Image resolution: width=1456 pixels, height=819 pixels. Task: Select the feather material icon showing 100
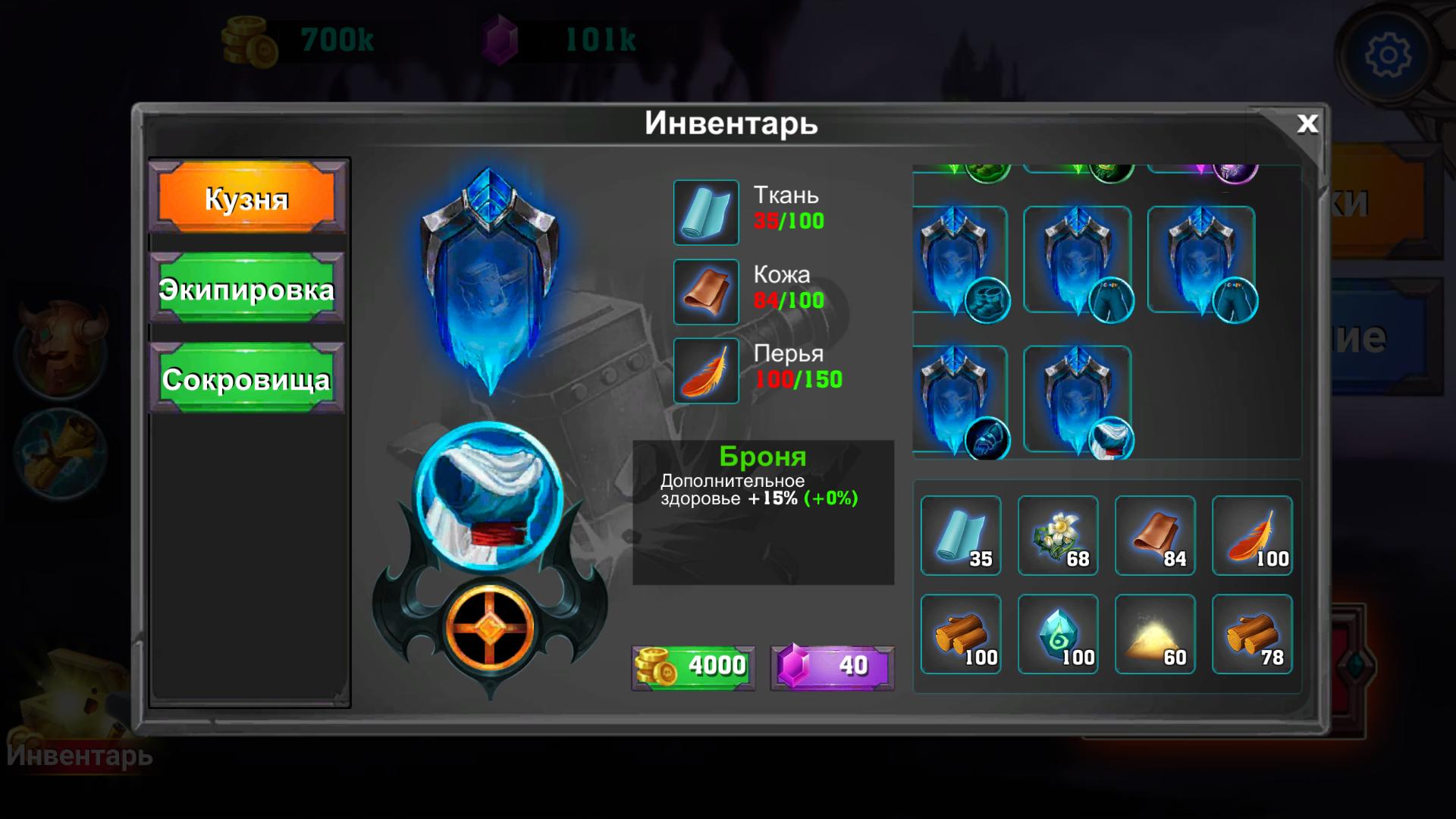coord(1252,536)
